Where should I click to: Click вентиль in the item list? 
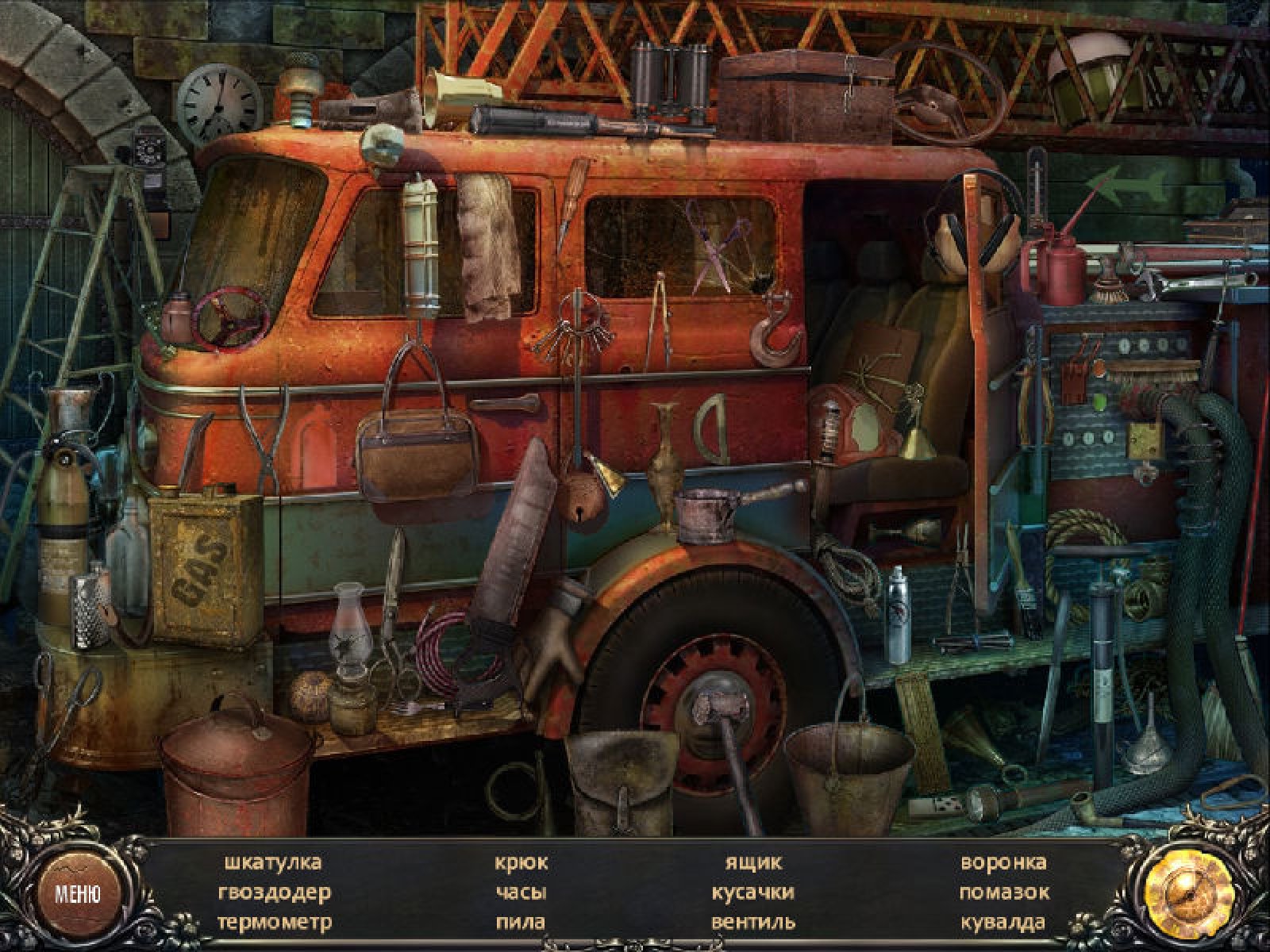click(752, 923)
